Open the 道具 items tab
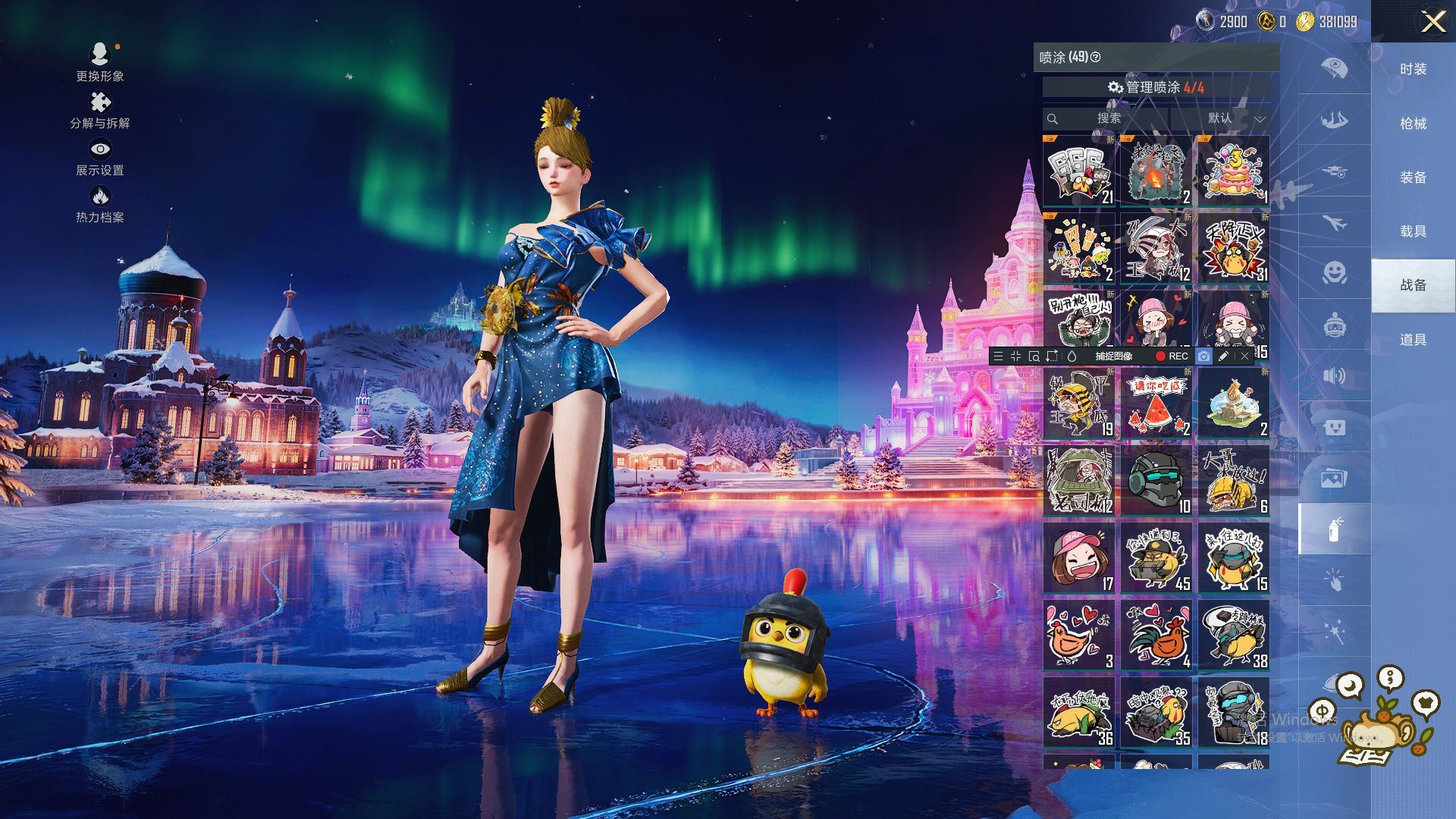 (x=1413, y=339)
